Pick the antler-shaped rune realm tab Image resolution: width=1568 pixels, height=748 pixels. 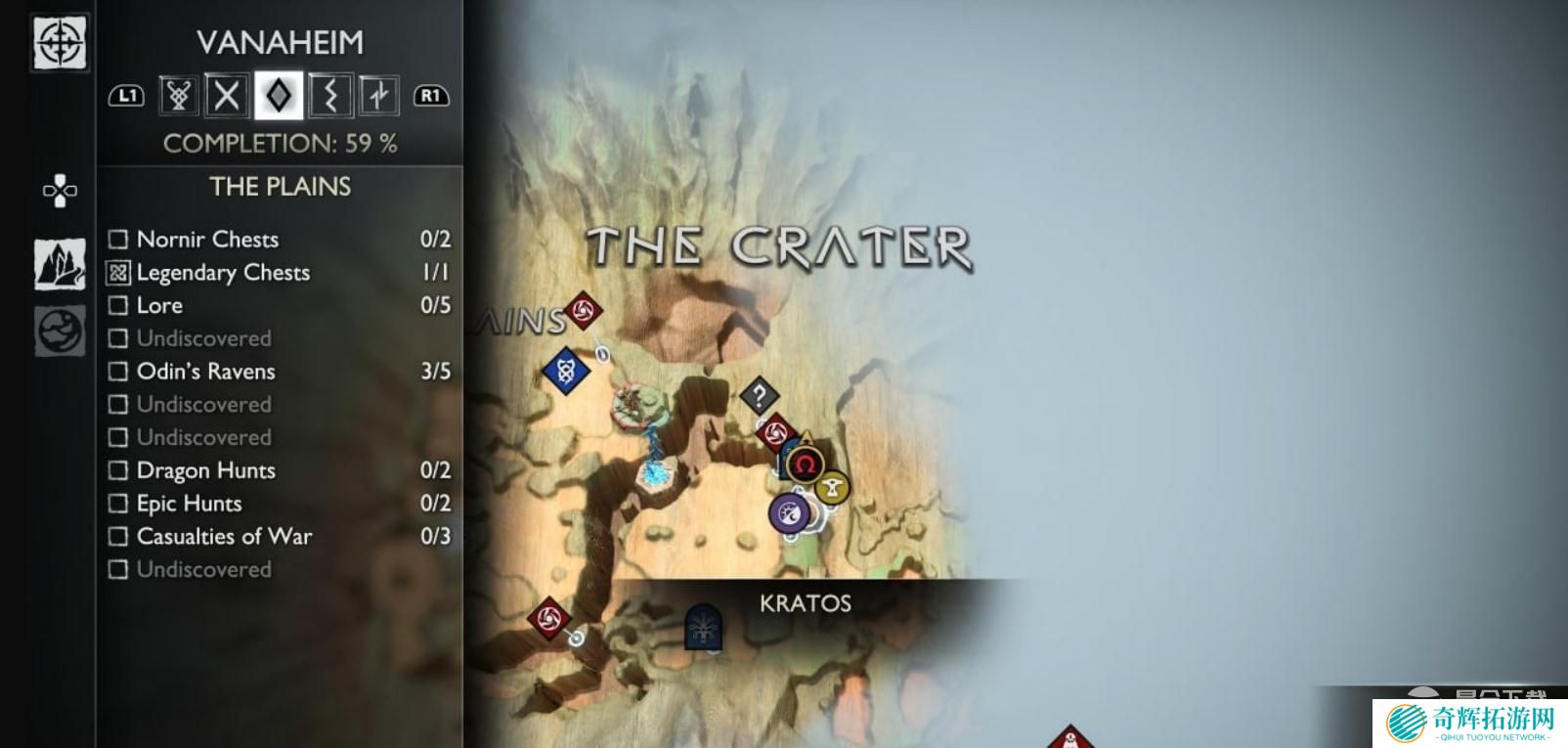[x=178, y=96]
